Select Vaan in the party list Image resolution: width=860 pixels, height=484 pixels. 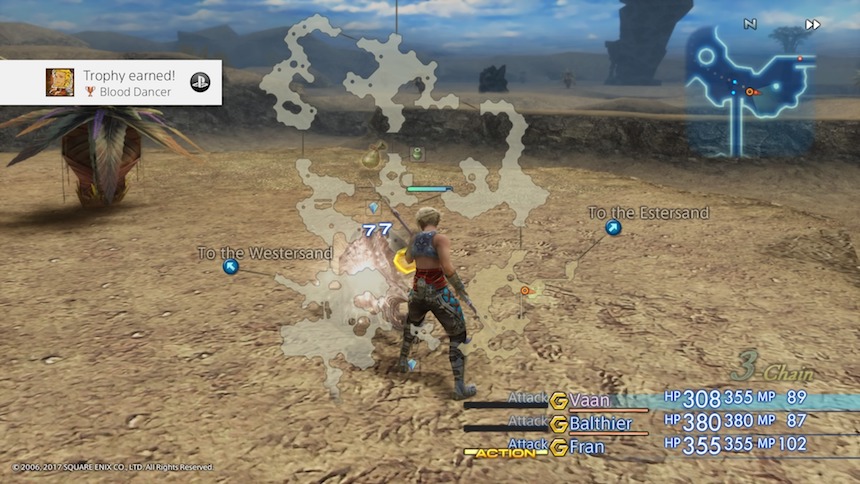click(x=589, y=400)
